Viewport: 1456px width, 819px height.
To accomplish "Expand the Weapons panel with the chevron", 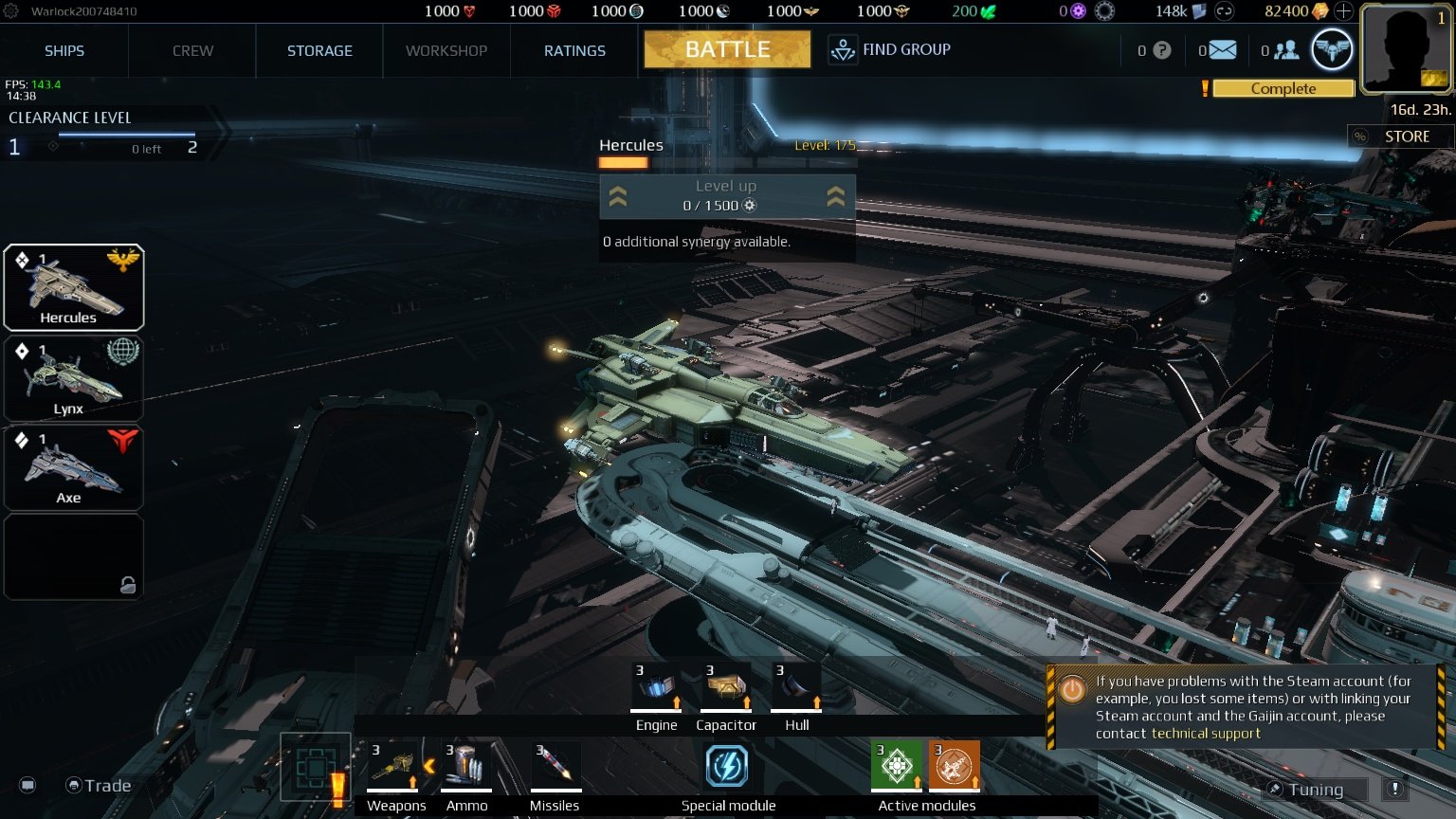I will click(431, 766).
